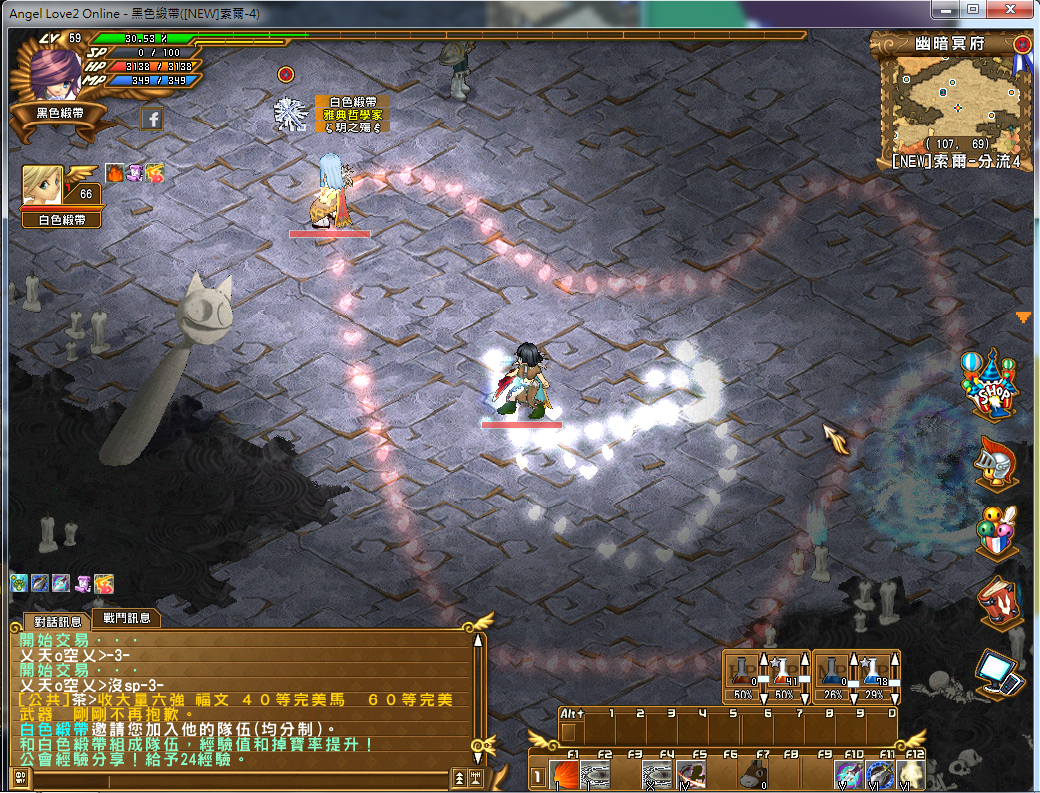Select the 對話訊息 chat tab
Viewport: 1040px width, 793px height.
(x=58, y=621)
